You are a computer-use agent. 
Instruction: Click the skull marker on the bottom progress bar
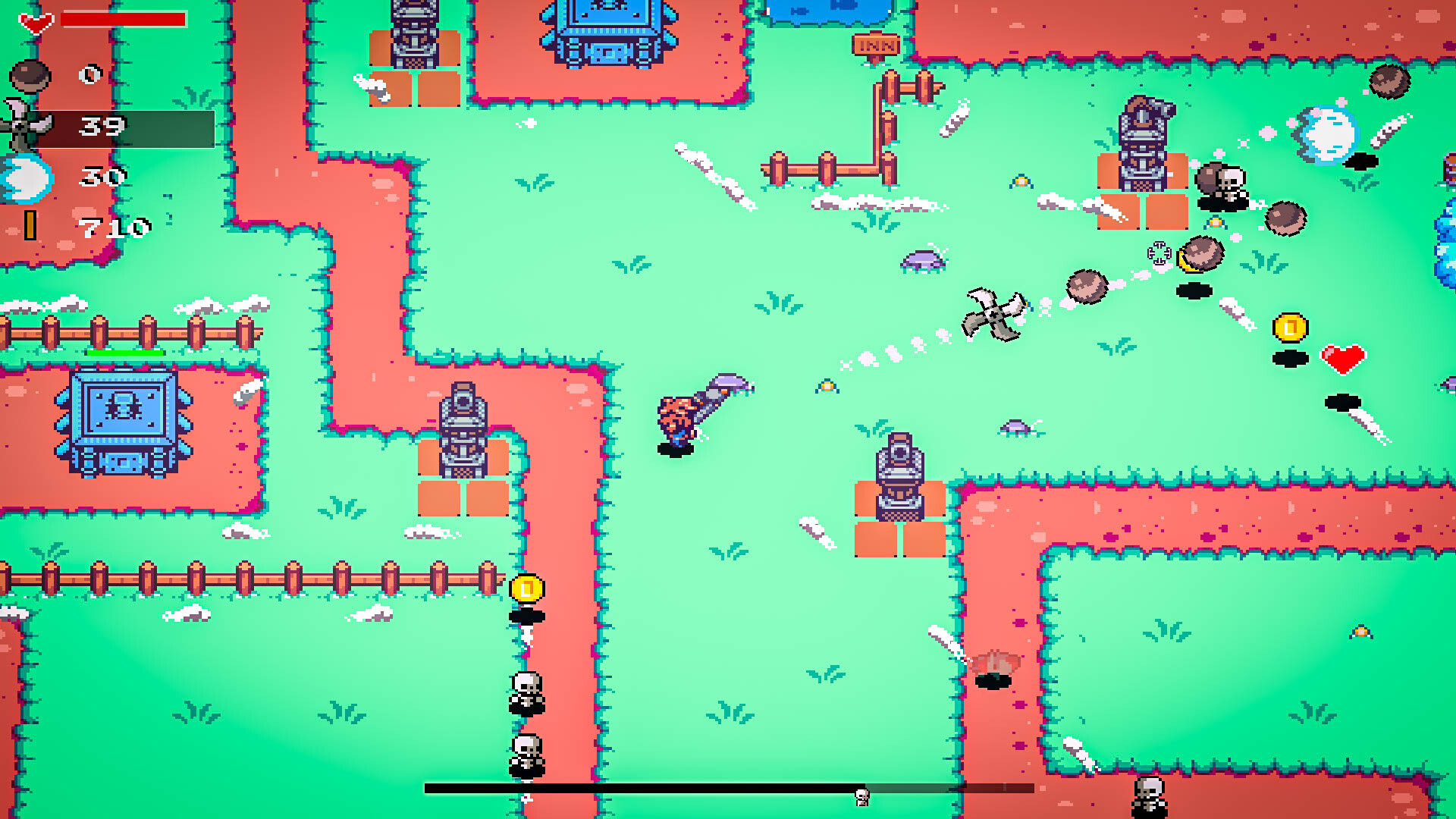(861, 796)
